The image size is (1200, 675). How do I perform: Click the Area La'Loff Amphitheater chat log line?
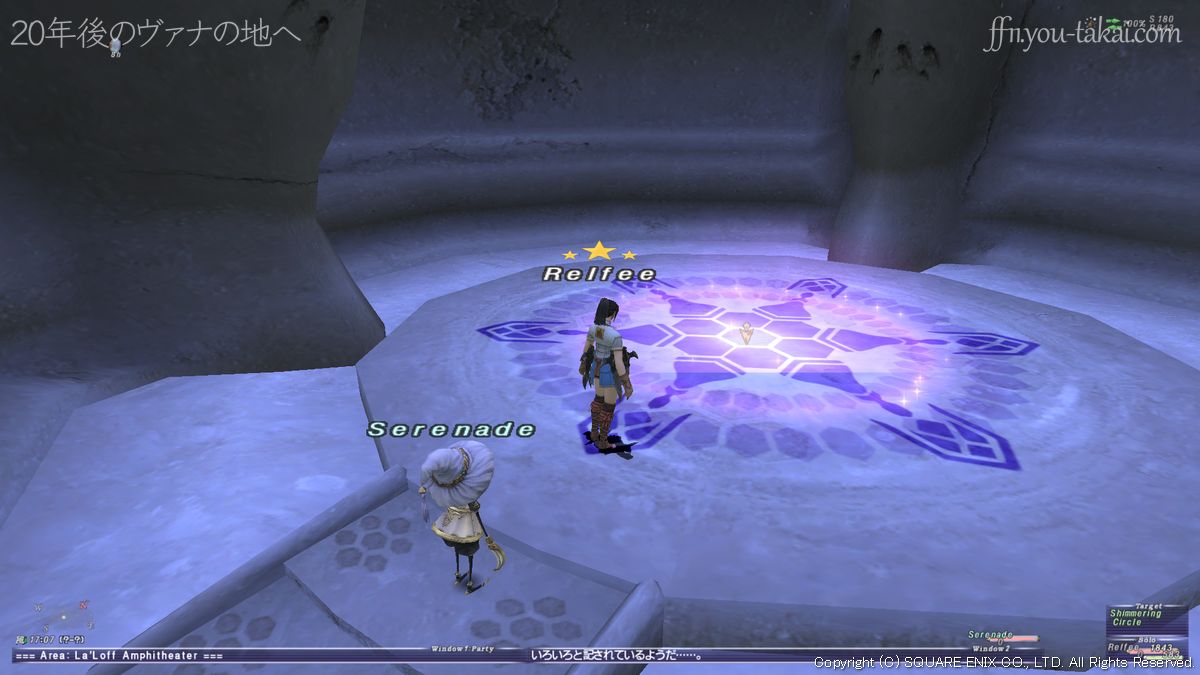pos(118,656)
